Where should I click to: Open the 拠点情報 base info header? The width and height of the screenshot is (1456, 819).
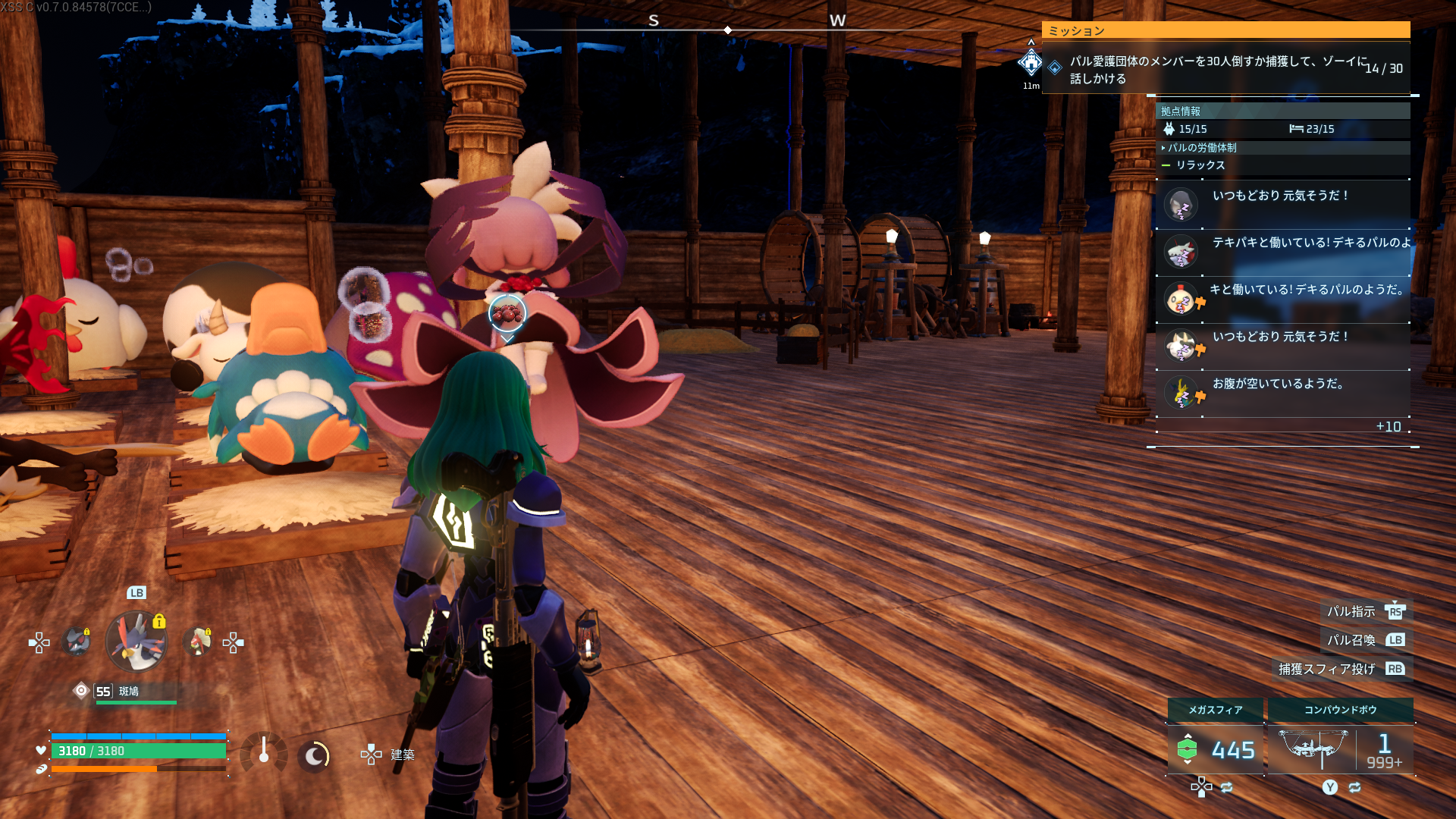(x=1181, y=111)
